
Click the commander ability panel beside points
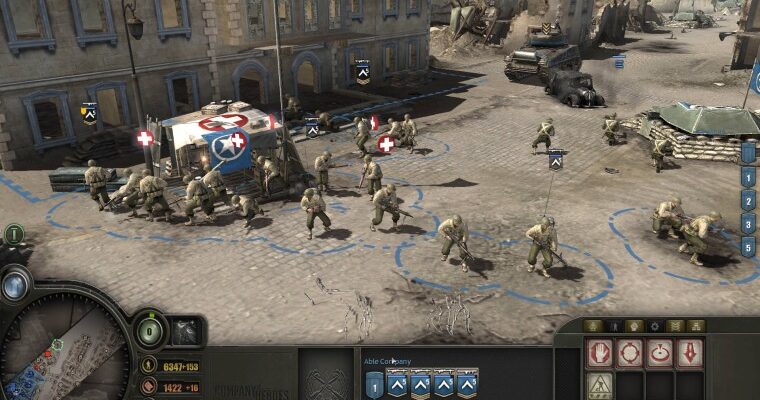[186, 332]
